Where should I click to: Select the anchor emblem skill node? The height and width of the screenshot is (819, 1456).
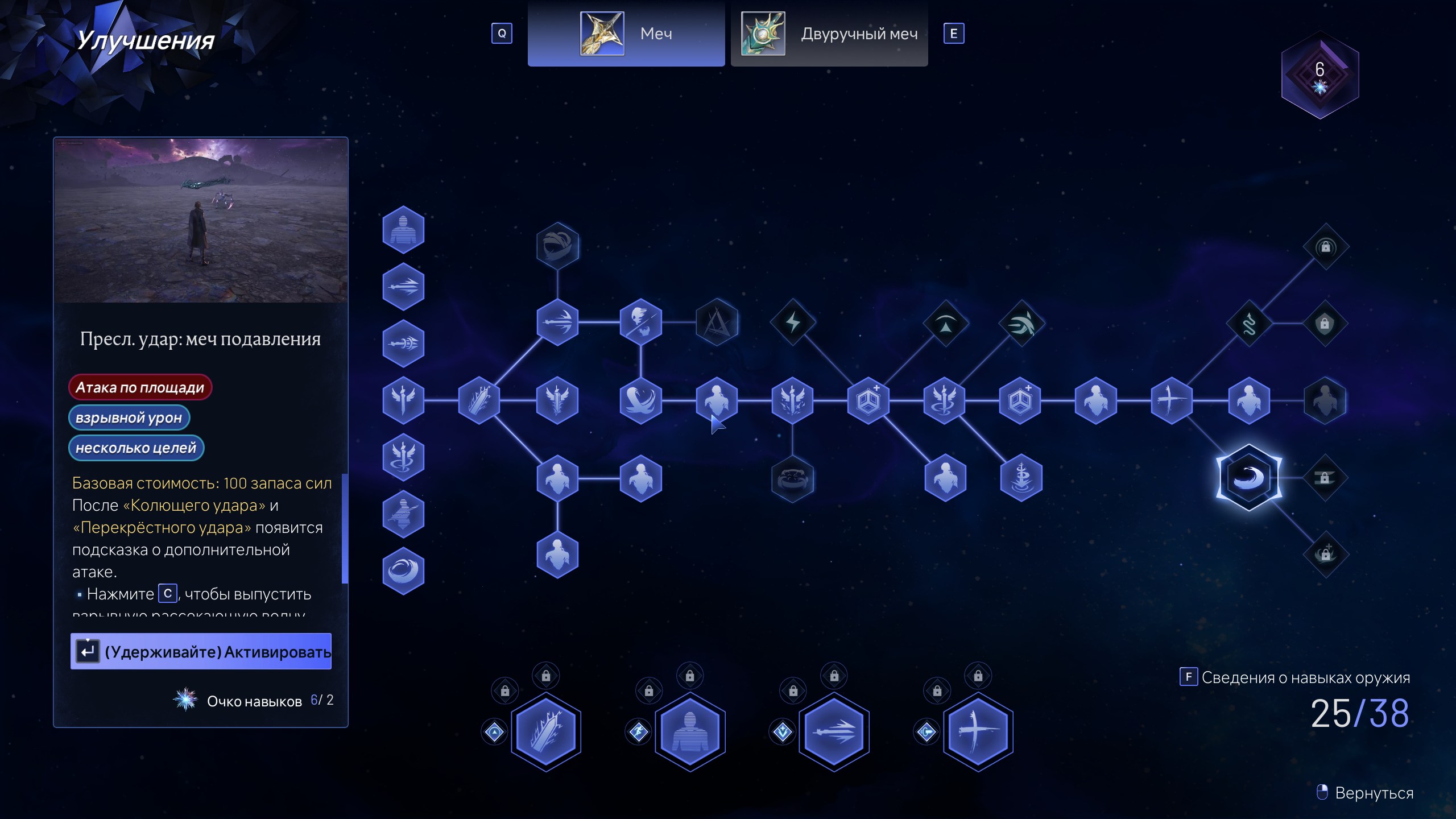click(x=1021, y=478)
